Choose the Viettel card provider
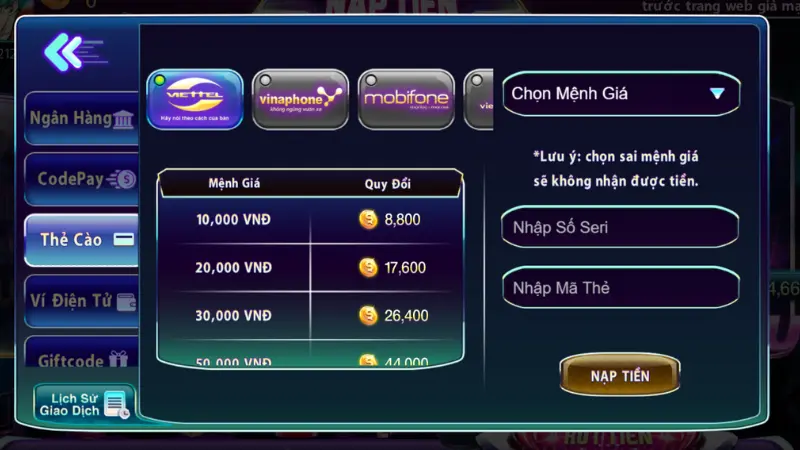 [x=195, y=99]
